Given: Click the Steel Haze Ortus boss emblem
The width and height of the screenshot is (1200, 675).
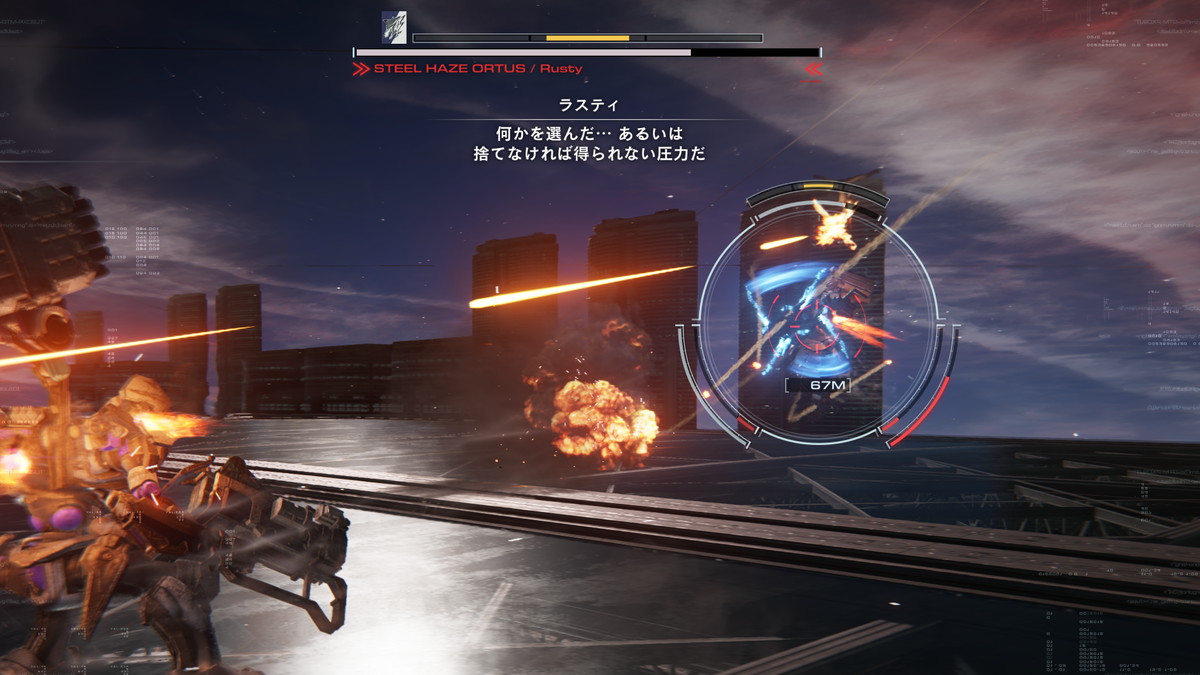Looking at the screenshot, I should (x=394, y=27).
